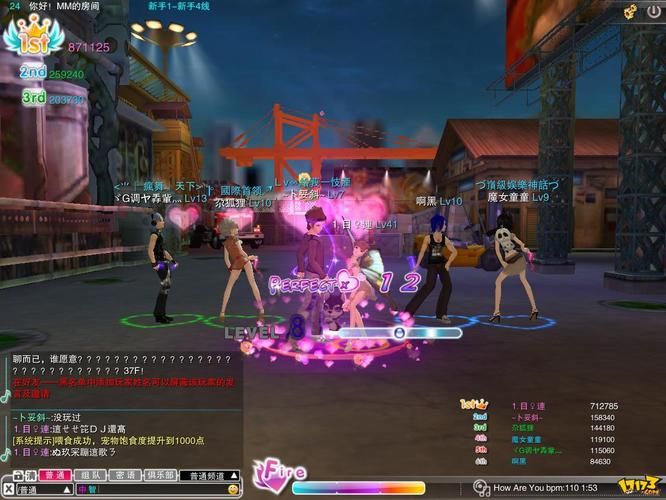The width and height of the screenshot is (666, 500).
Task: Click the power exit button
Action: tap(654, 11)
